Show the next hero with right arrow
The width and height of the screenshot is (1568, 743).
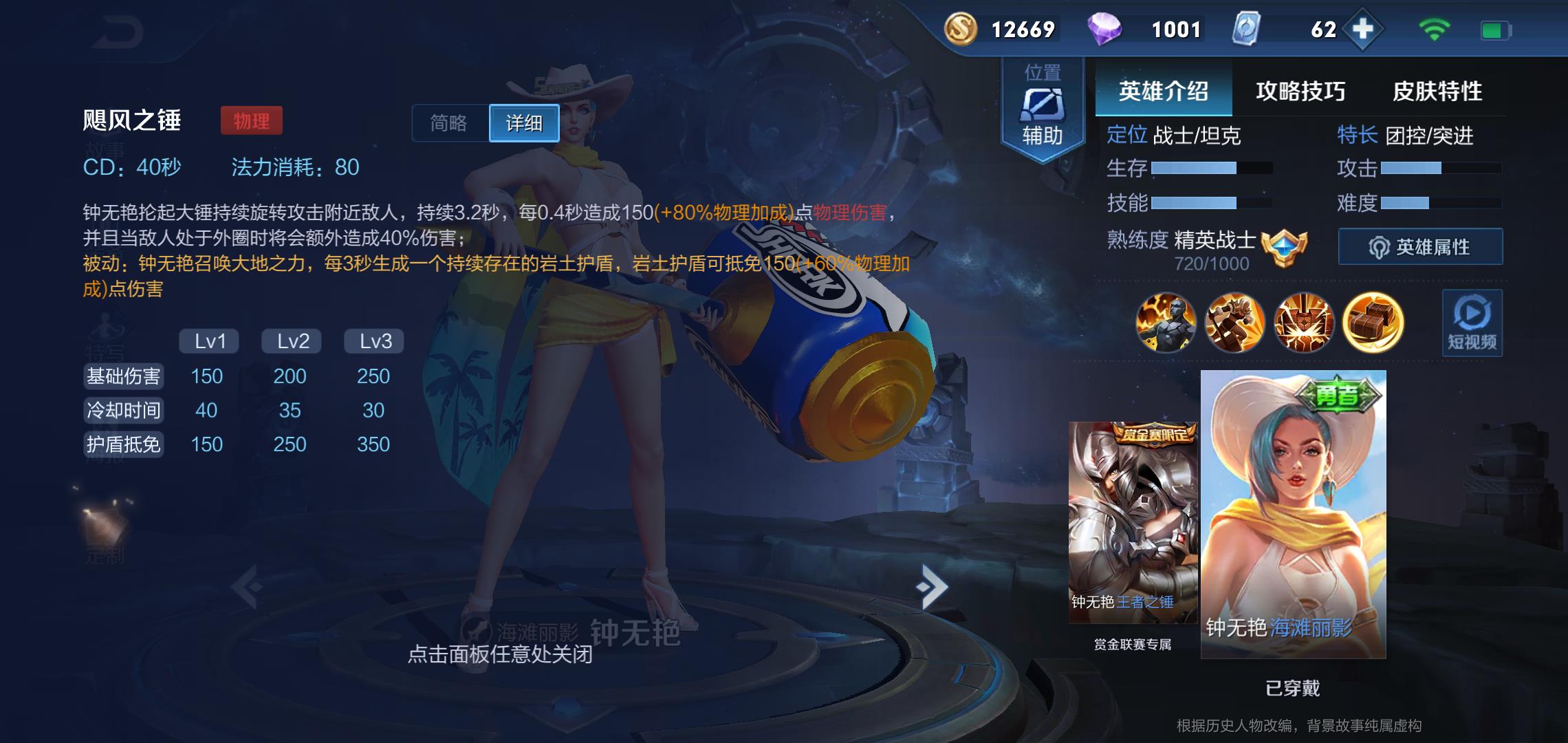click(932, 587)
